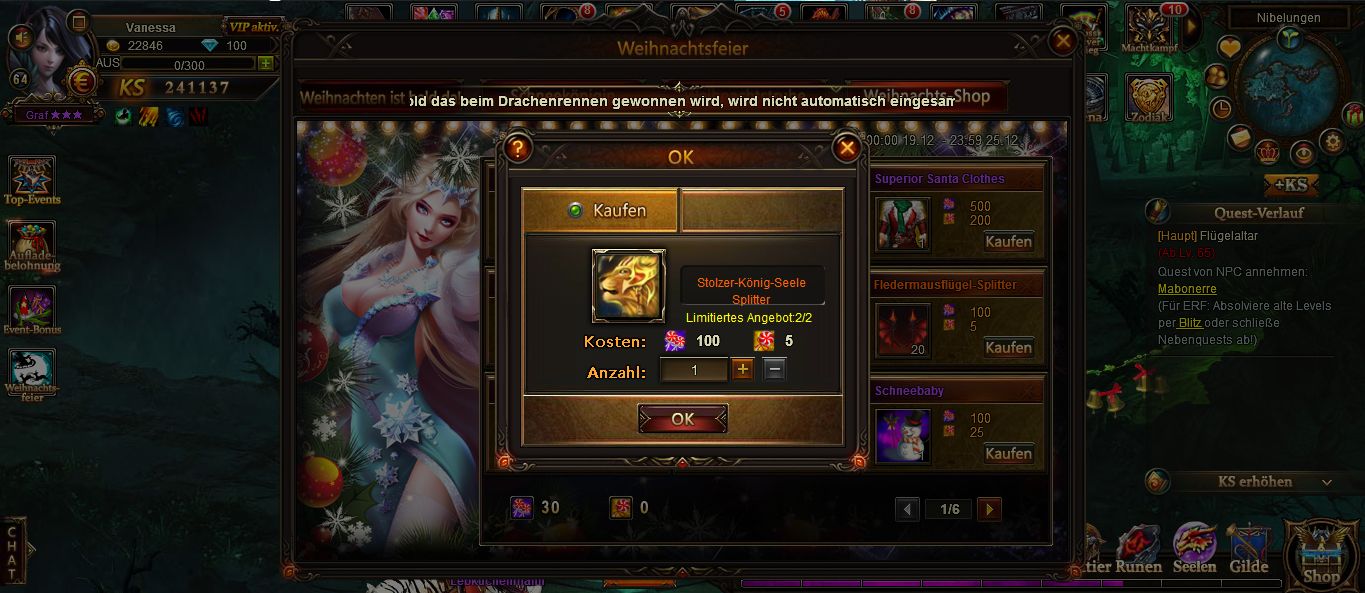The height and width of the screenshot is (593, 1365).
Task: Go to previous shop page
Action: click(x=907, y=510)
